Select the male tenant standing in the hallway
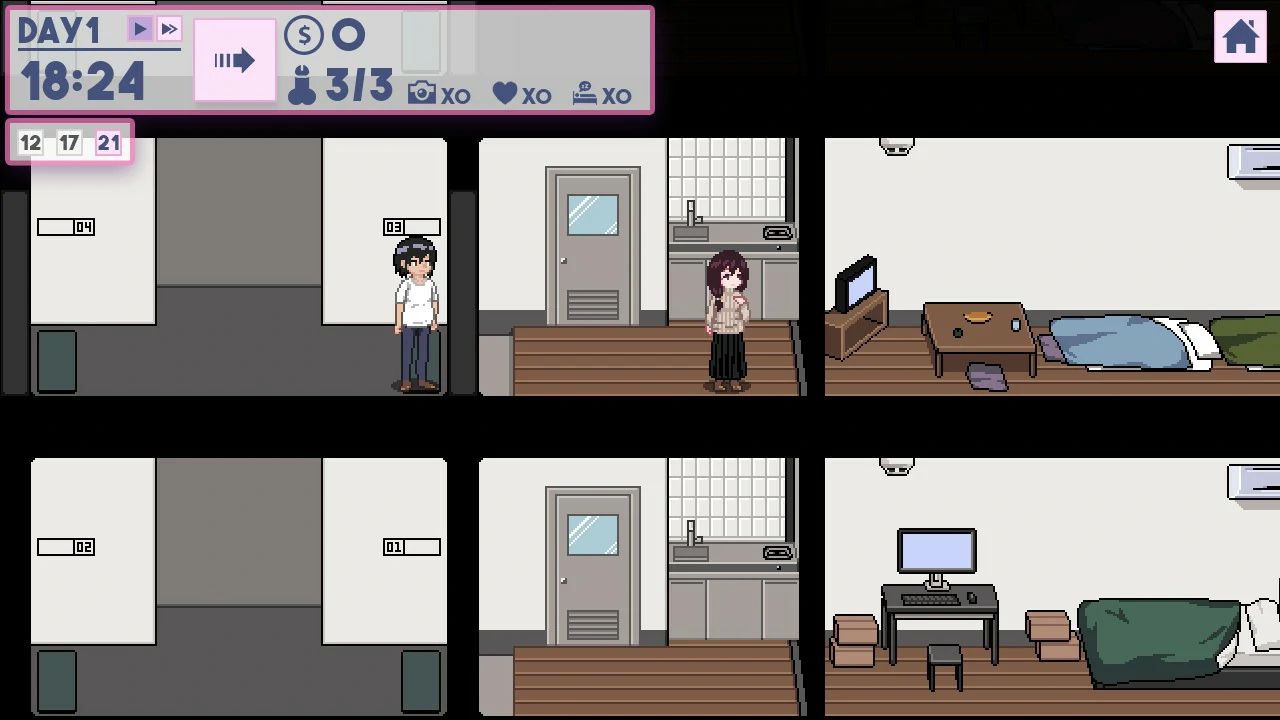 [414, 310]
